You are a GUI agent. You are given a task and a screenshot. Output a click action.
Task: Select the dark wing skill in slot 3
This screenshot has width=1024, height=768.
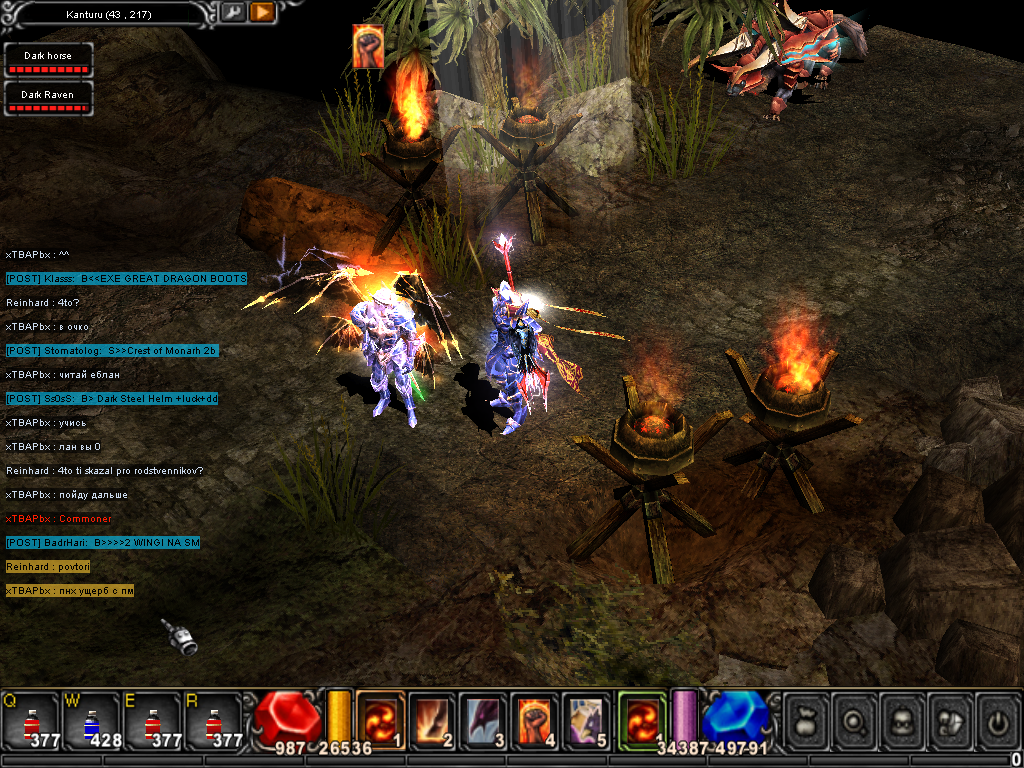484,718
